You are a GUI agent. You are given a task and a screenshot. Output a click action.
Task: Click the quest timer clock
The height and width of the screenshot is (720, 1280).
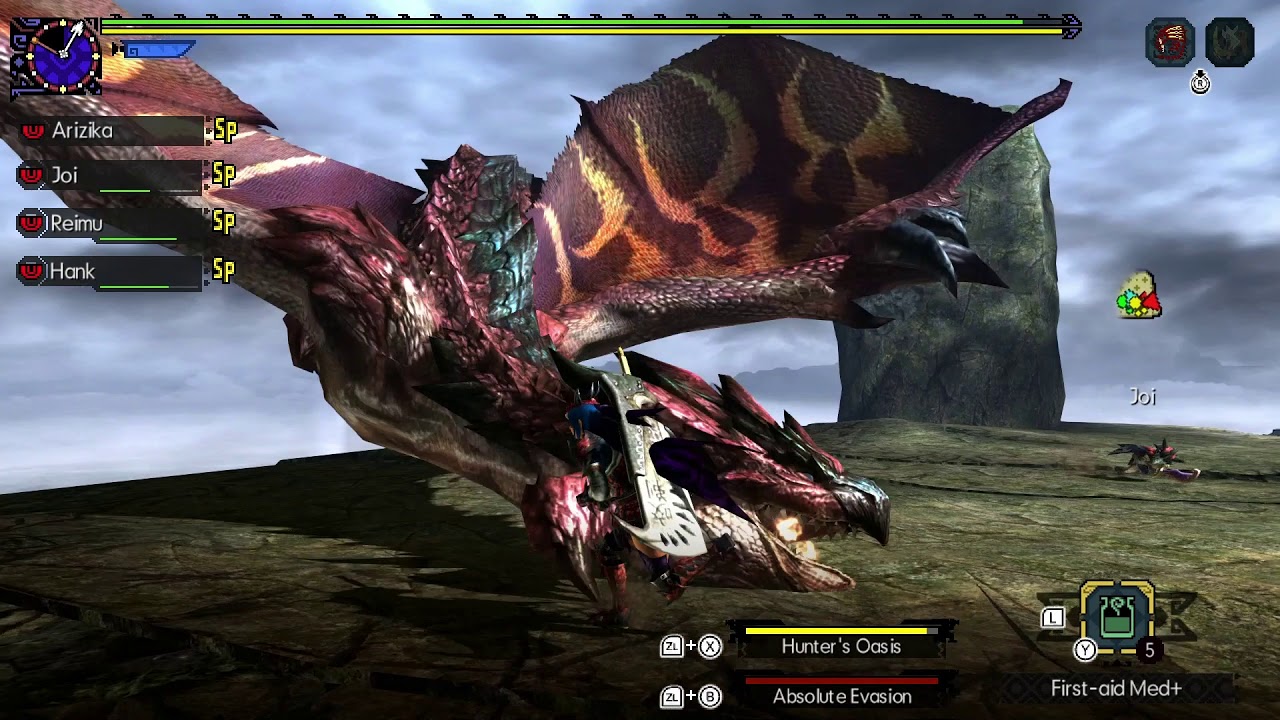click(x=55, y=57)
